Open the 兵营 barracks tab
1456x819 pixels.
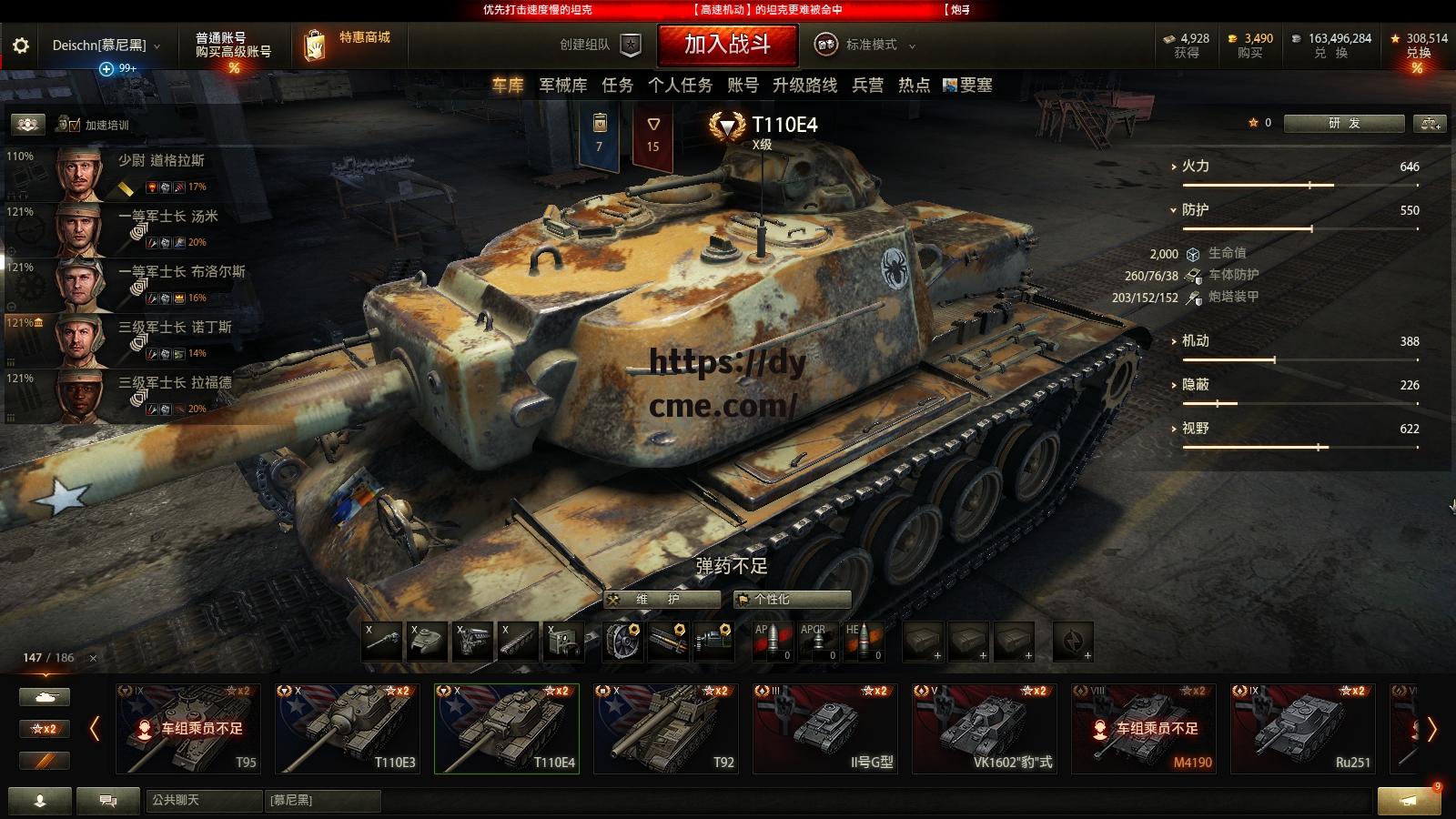[867, 86]
